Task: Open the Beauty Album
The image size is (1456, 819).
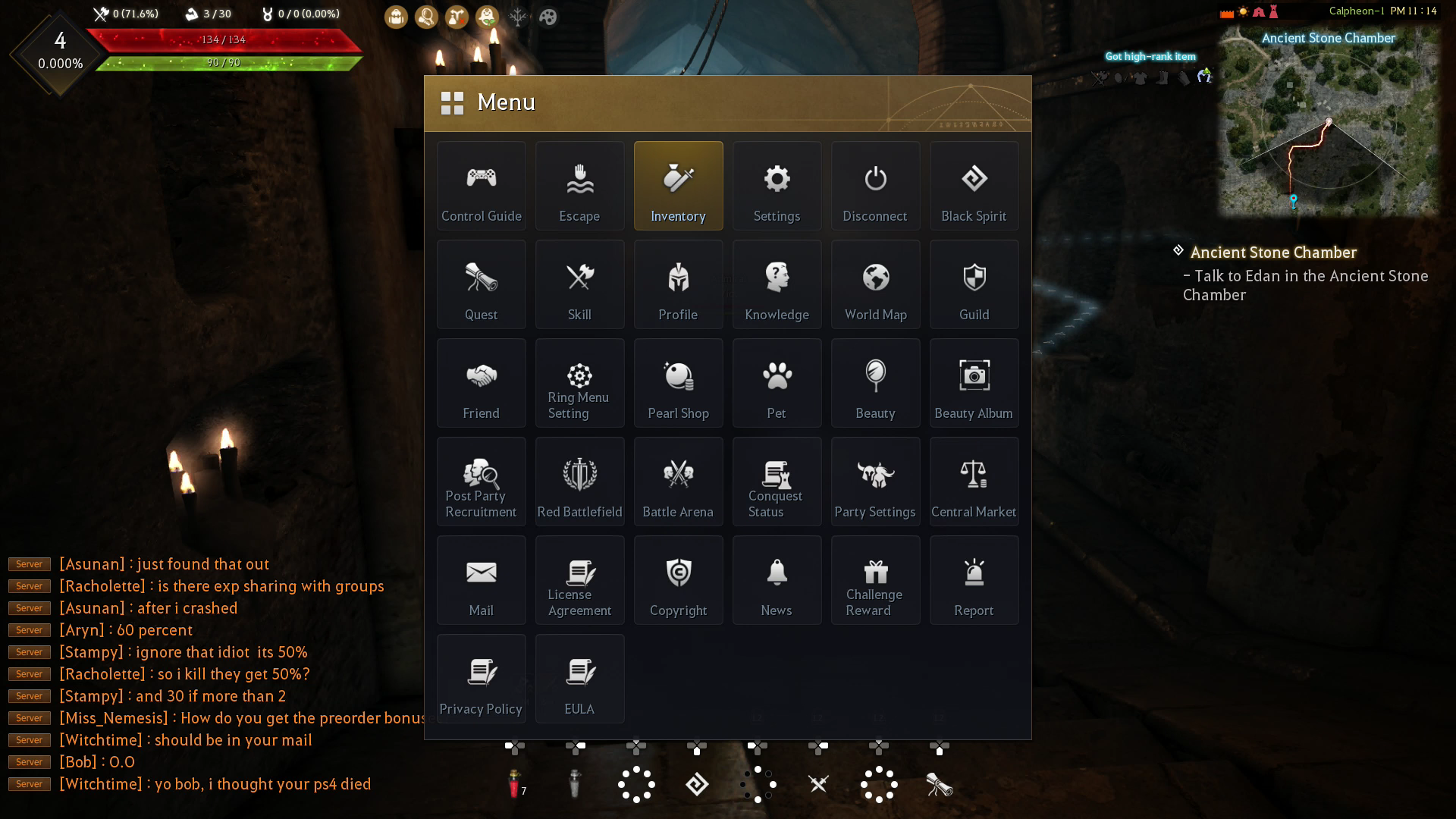Action: click(974, 383)
